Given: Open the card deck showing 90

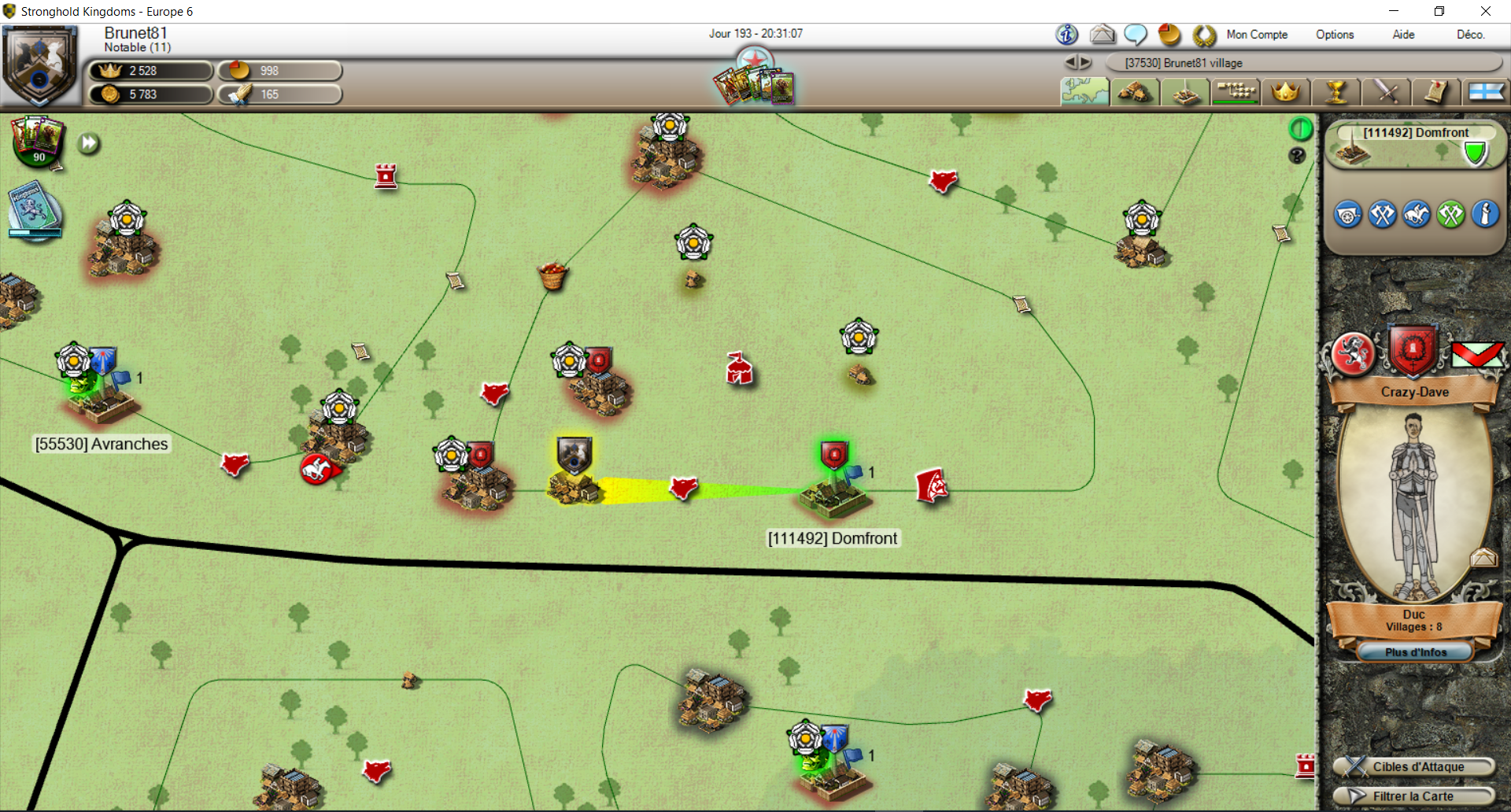Looking at the screenshot, I should point(37,142).
